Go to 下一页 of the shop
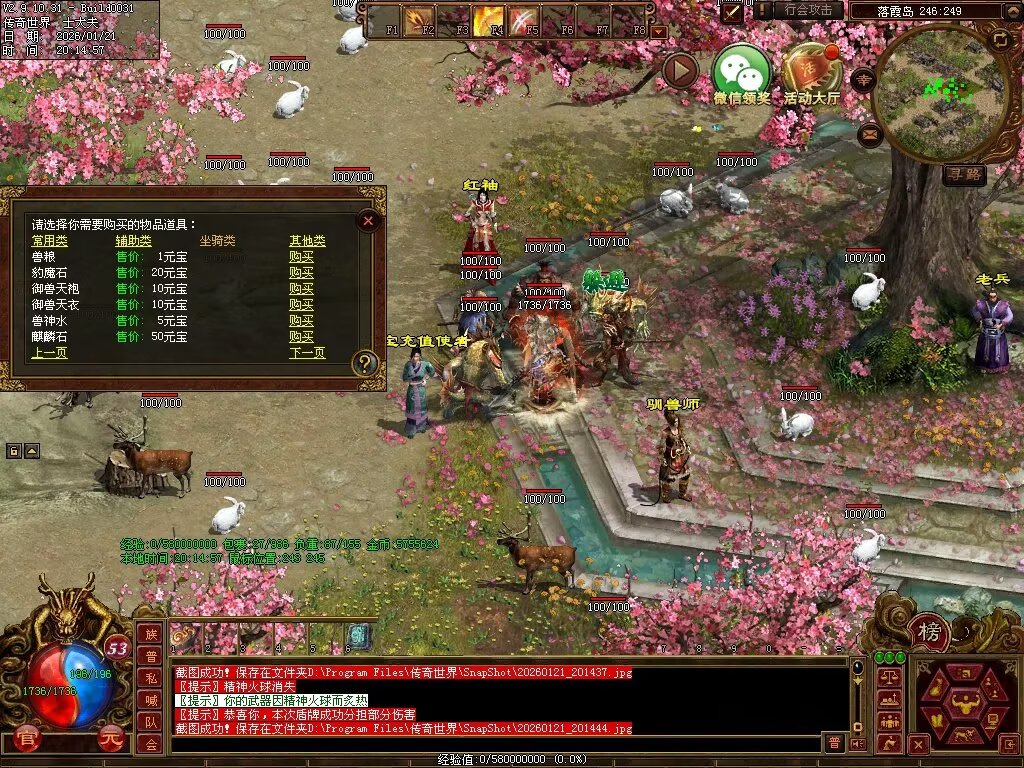1024x768 pixels. click(x=307, y=353)
